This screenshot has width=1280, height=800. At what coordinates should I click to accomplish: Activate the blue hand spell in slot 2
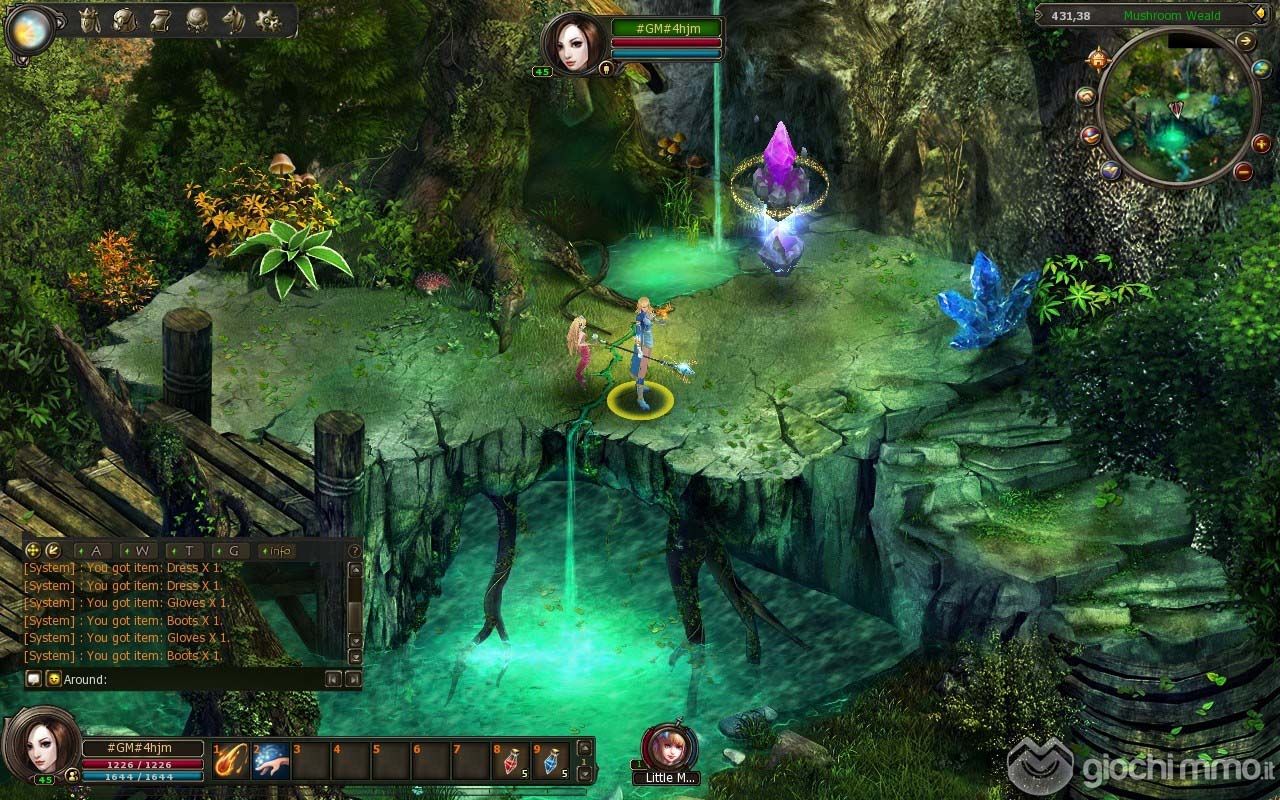[x=270, y=761]
